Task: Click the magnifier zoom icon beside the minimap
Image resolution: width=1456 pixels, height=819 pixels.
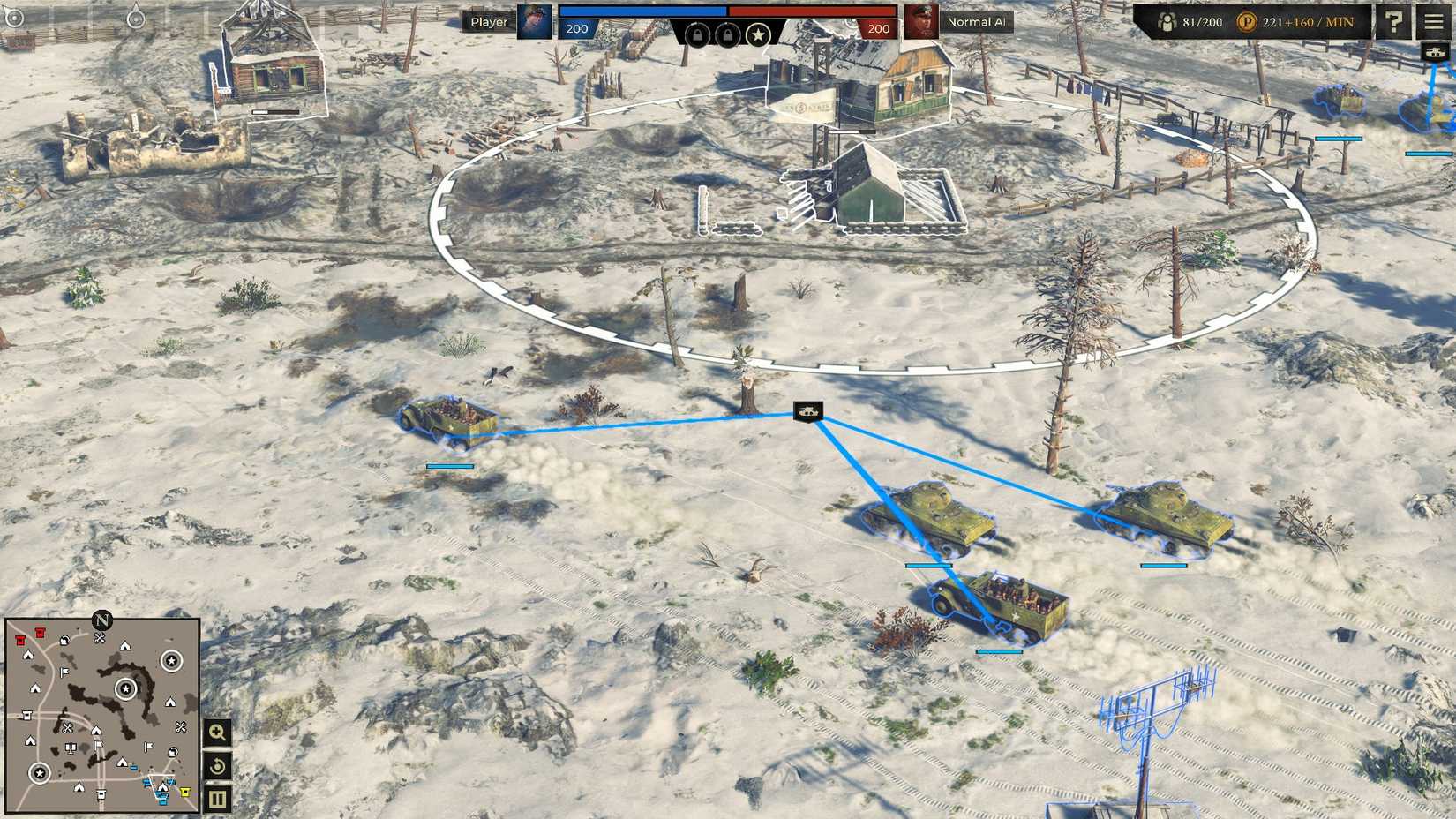Action: (217, 733)
